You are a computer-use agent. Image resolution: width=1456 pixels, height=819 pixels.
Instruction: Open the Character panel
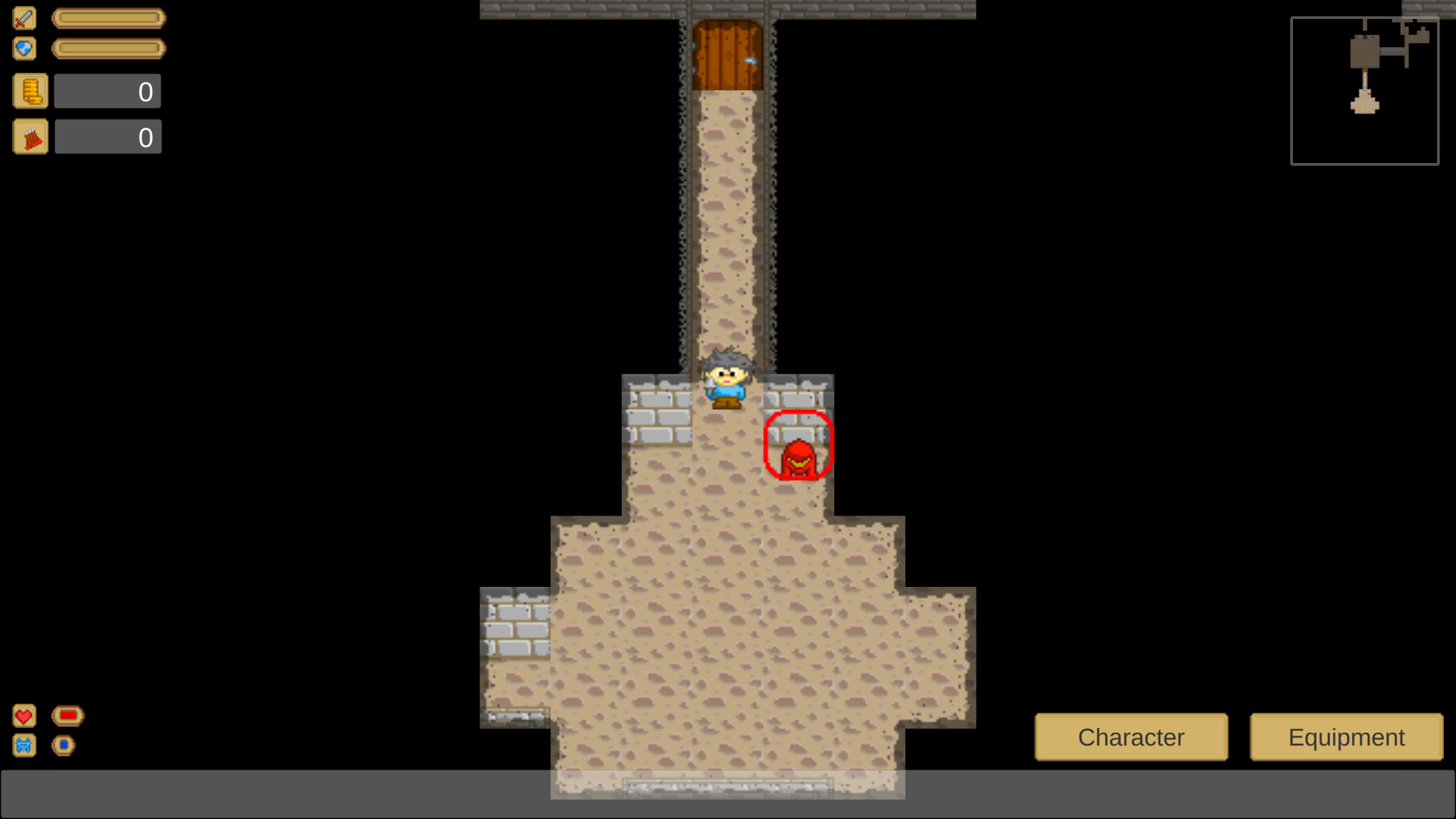(x=1131, y=736)
